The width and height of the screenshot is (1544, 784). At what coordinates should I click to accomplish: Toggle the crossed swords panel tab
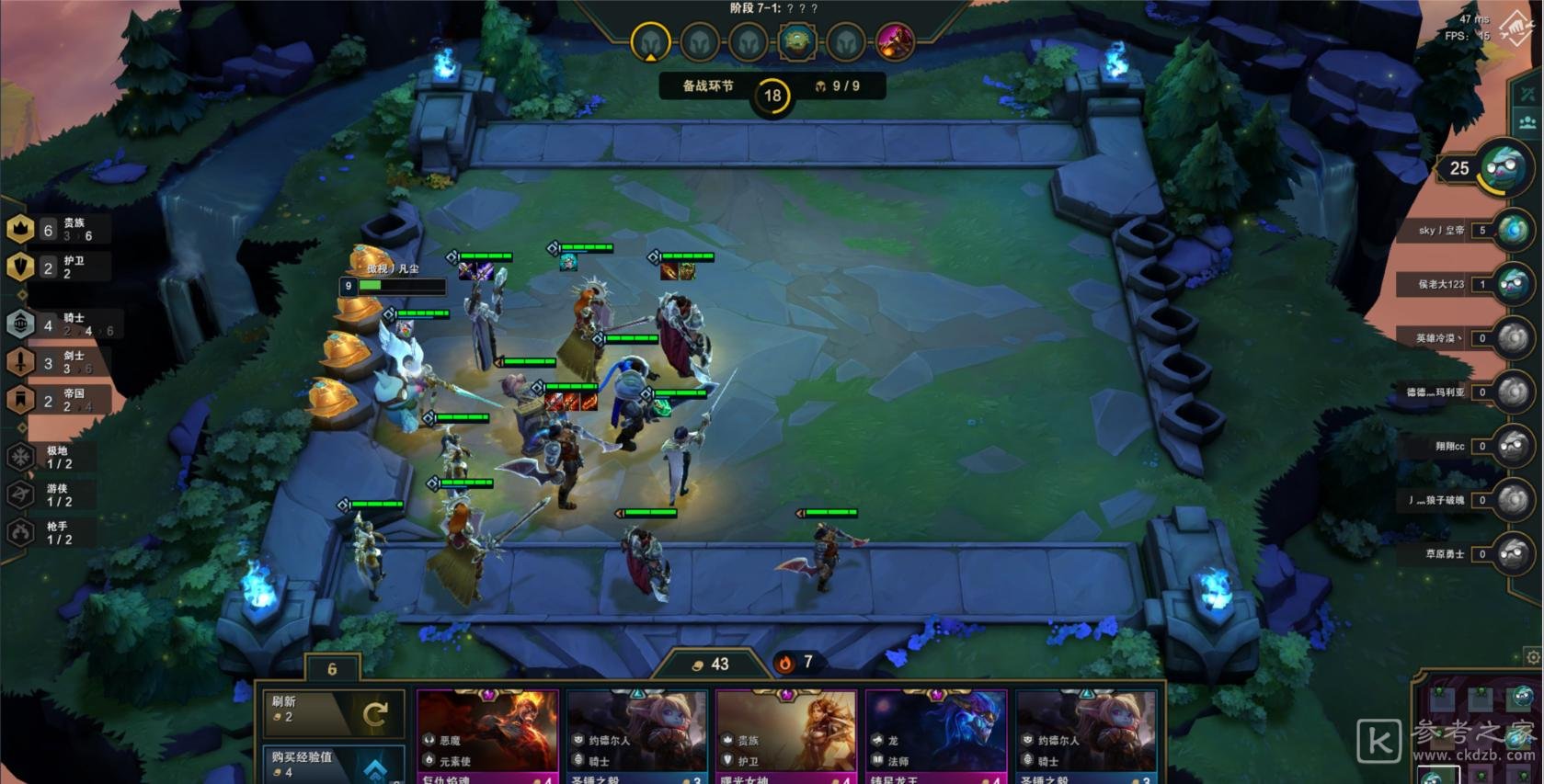click(x=1527, y=95)
